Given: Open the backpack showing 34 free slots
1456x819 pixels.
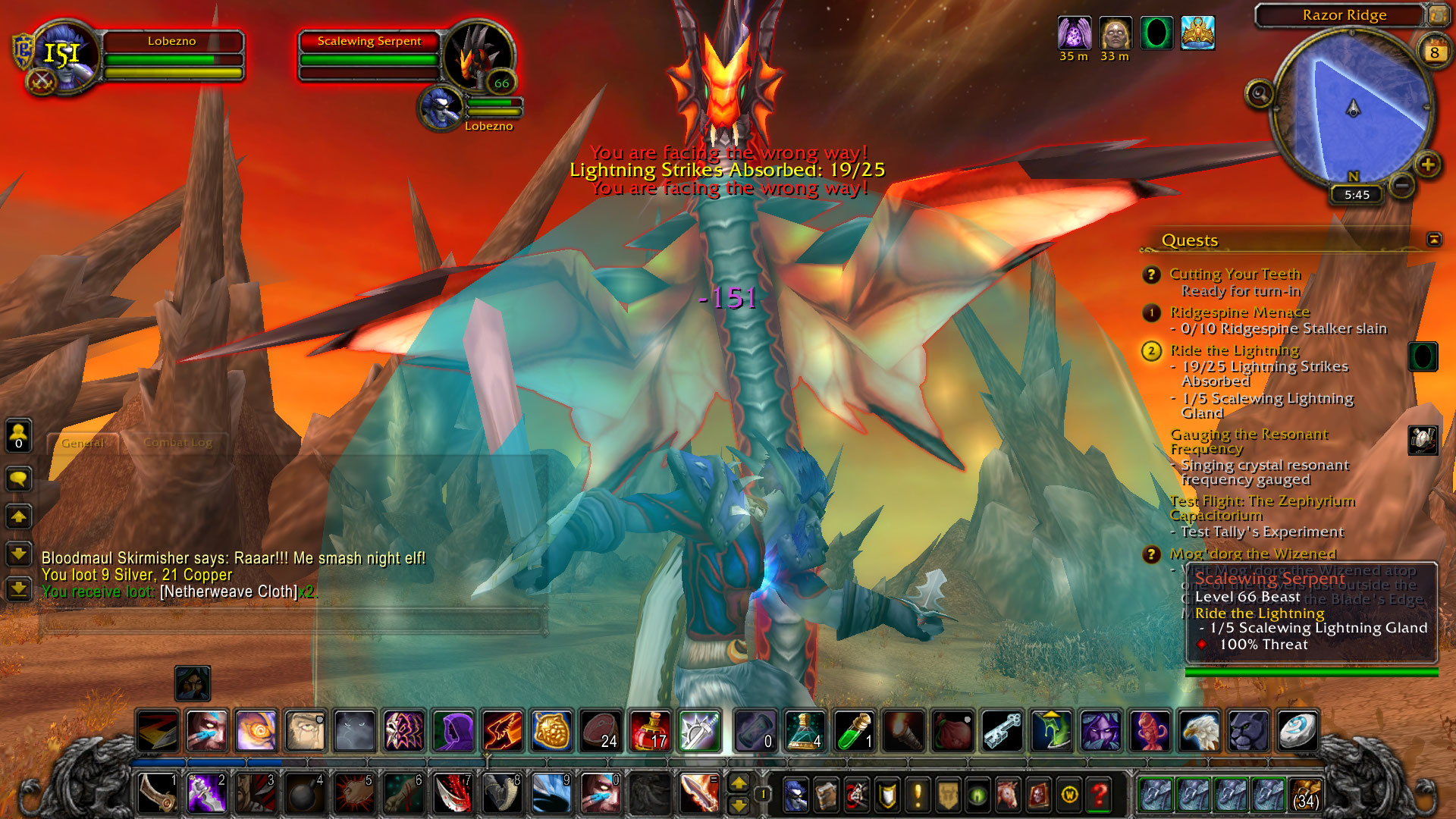Looking at the screenshot, I should (x=1304, y=795).
